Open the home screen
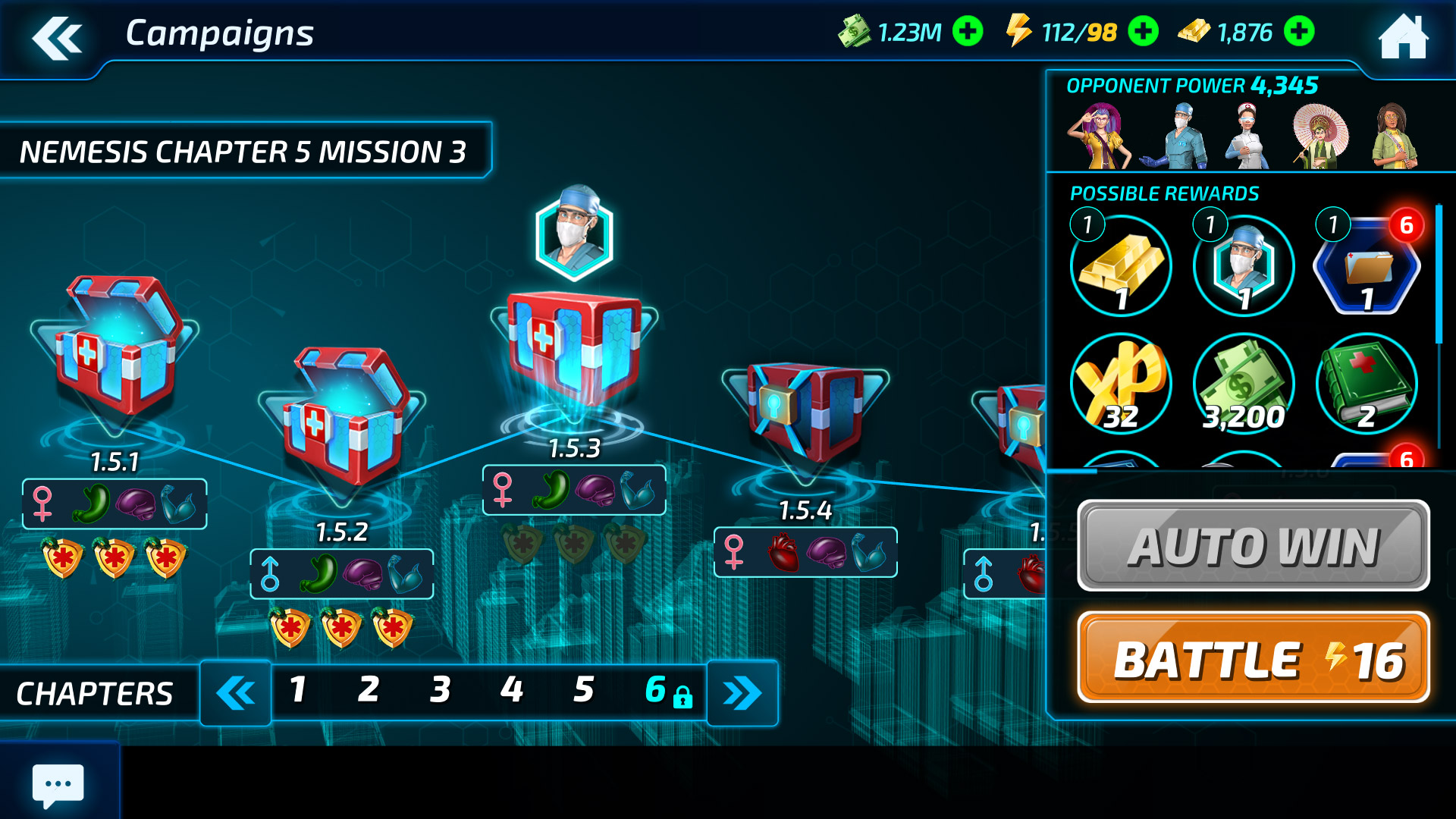This screenshot has height=819, width=1456. click(1403, 36)
